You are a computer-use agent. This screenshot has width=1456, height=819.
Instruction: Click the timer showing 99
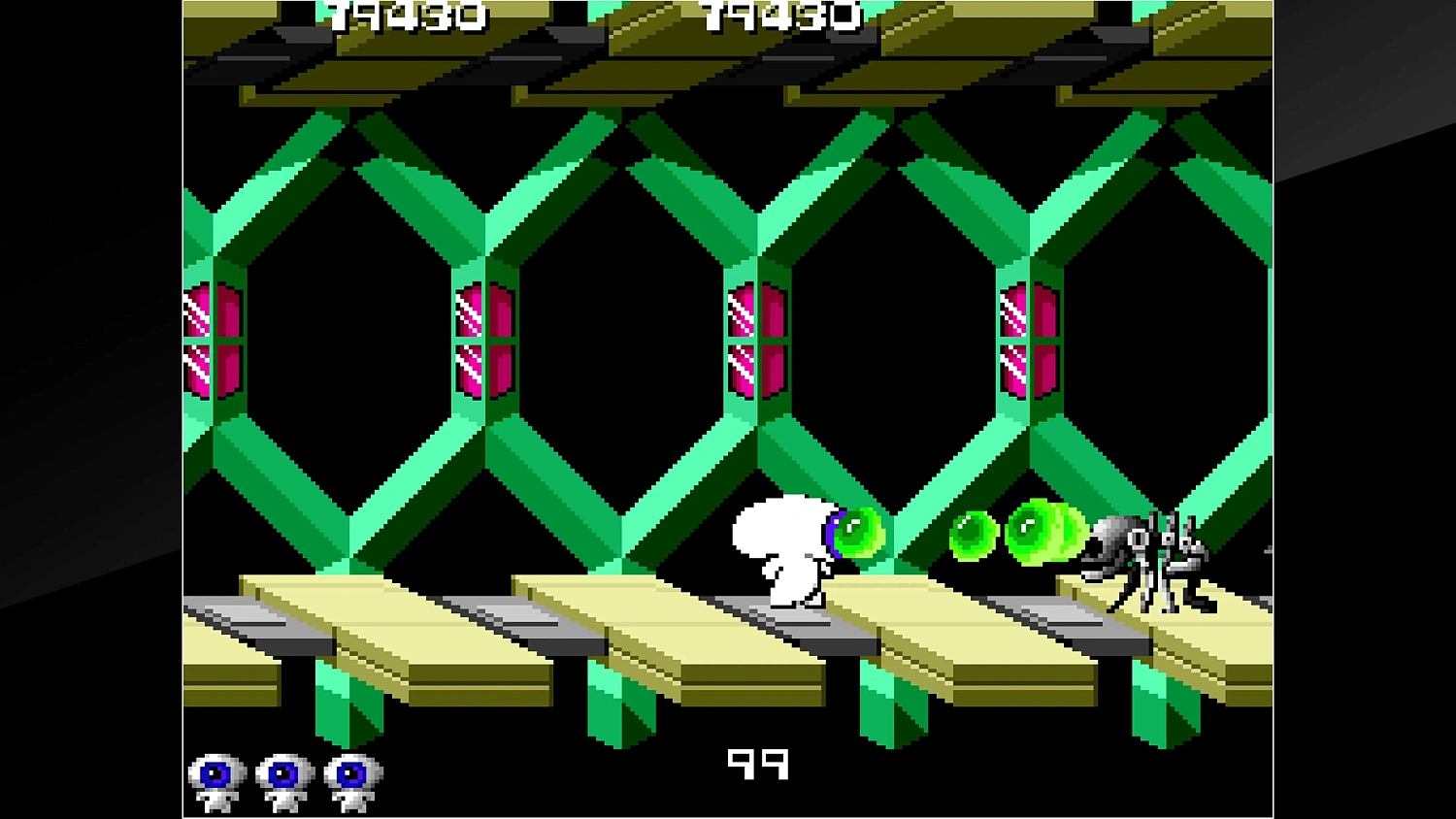(x=758, y=765)
